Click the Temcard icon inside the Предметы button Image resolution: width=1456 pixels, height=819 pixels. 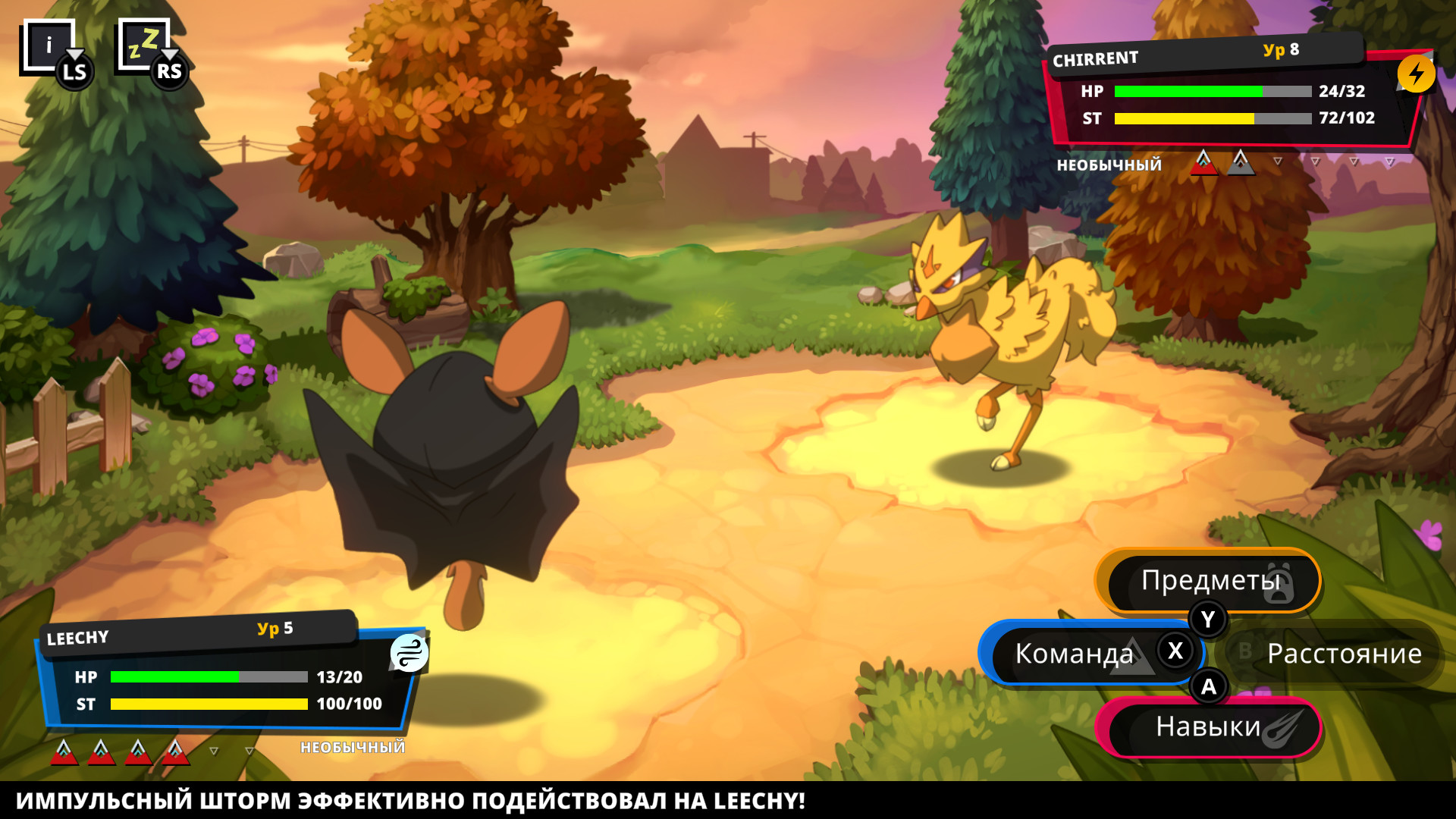1279,584
